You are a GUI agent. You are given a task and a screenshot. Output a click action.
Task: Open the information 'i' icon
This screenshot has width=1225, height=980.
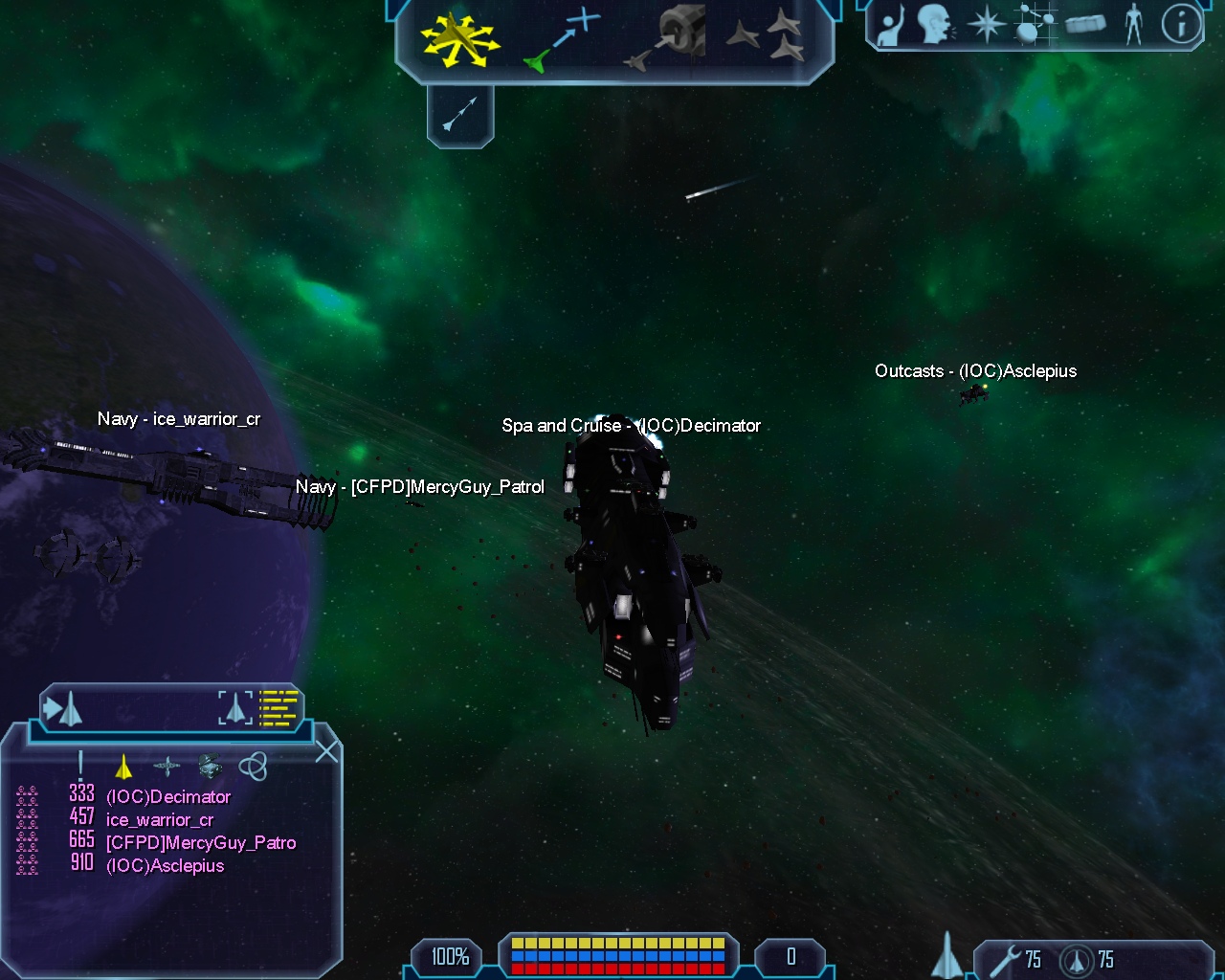pyautogui.click(x=1181, y=25)
